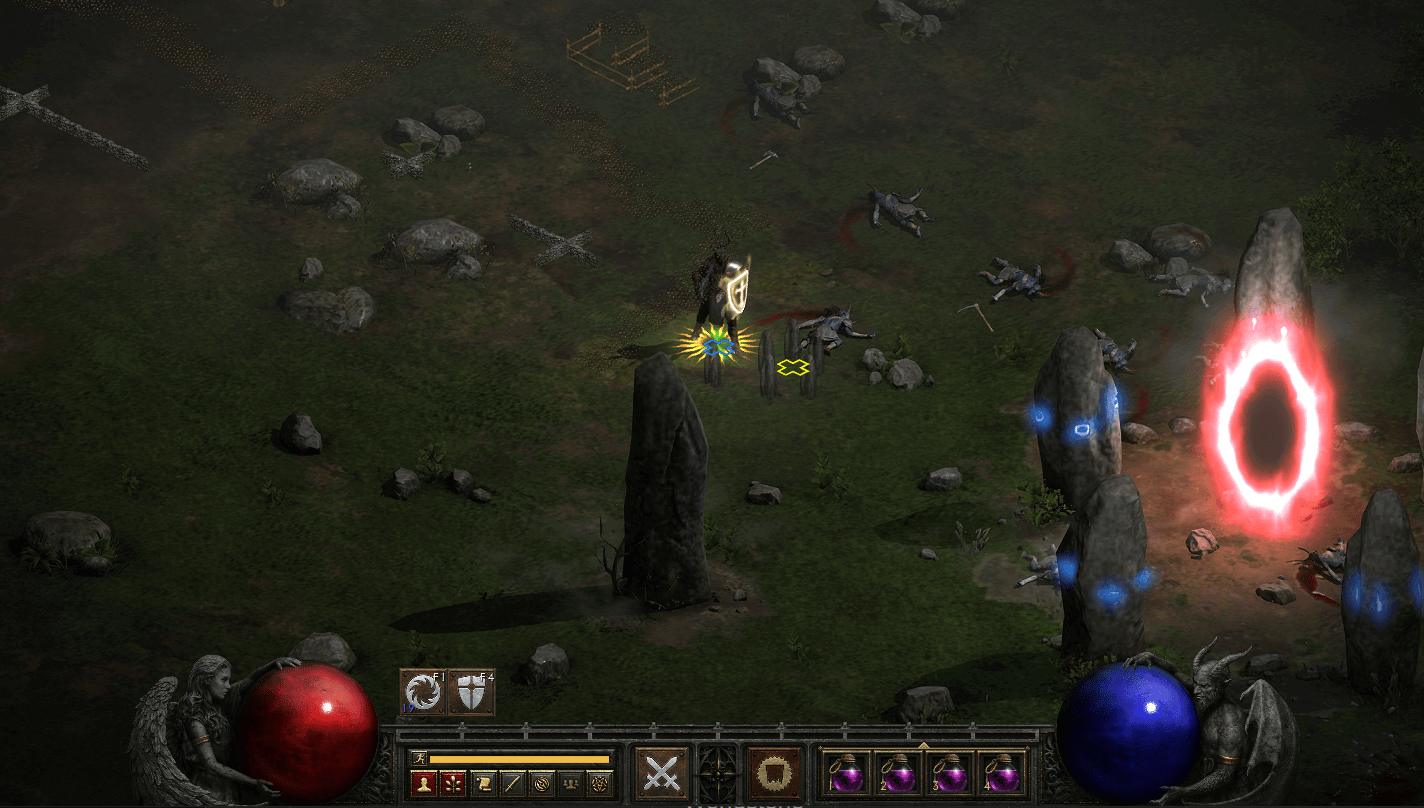Screen dimensions: 1424x808
Task: Open the skill tree icon
Action: click(452, 783)
